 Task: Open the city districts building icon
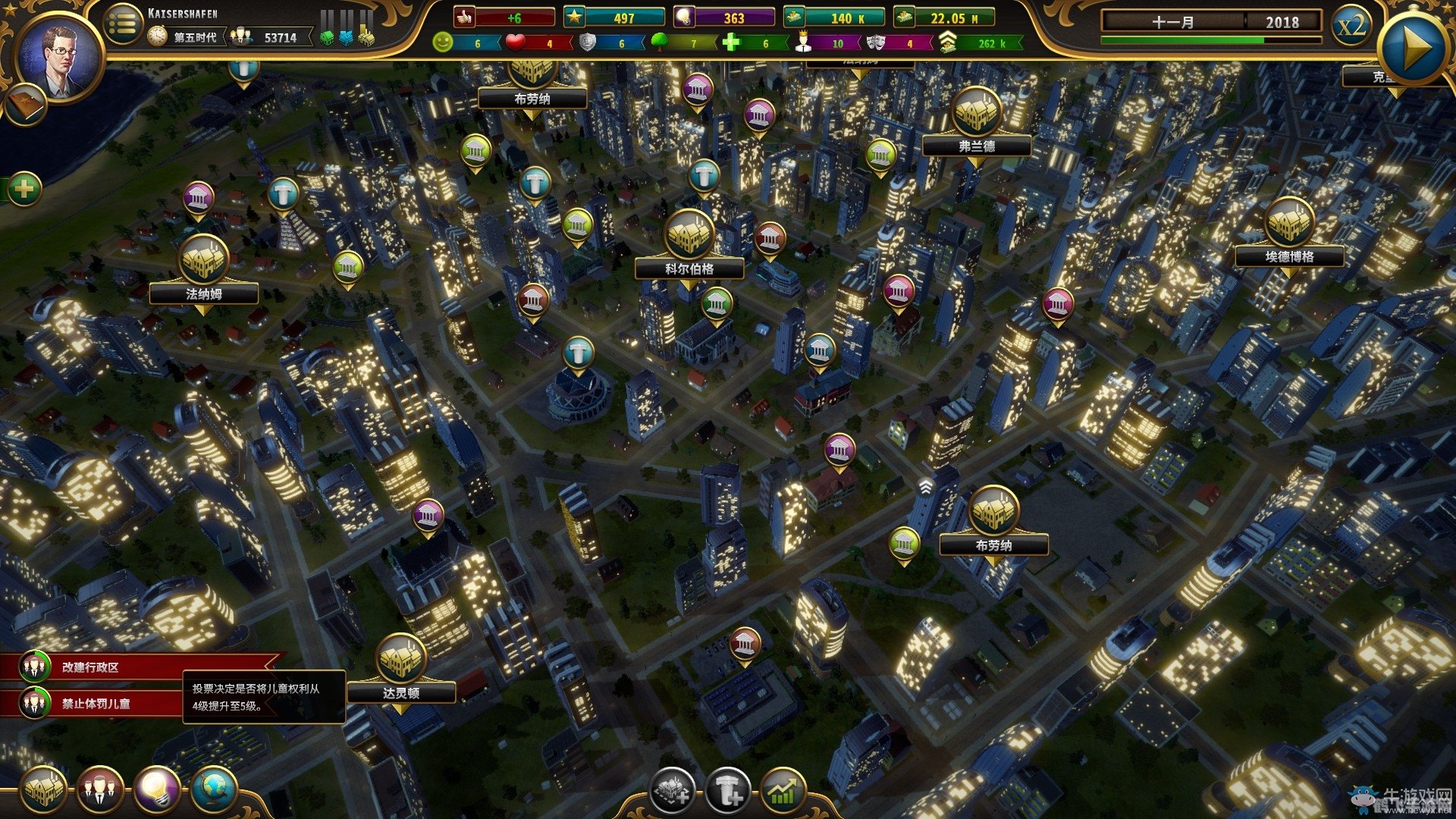point(43,790)
